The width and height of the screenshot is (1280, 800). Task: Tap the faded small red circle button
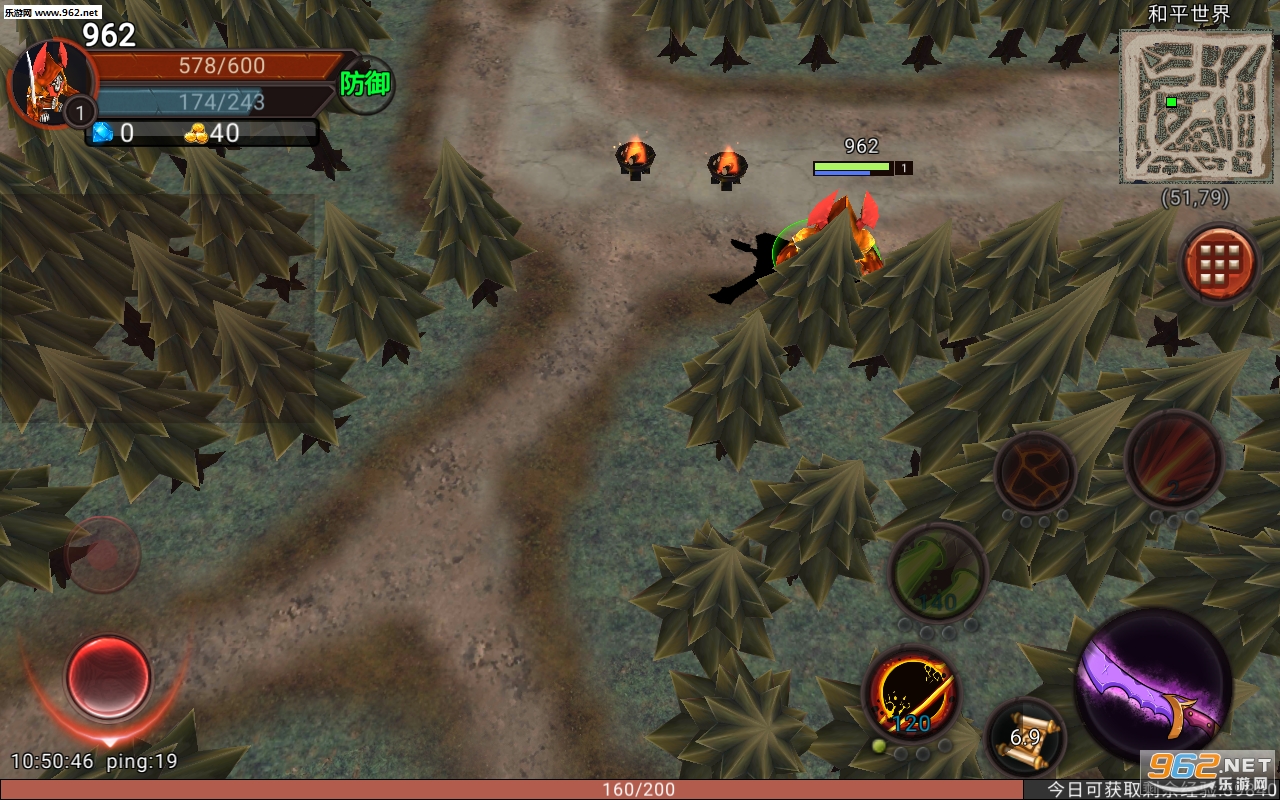pos(102,553)
